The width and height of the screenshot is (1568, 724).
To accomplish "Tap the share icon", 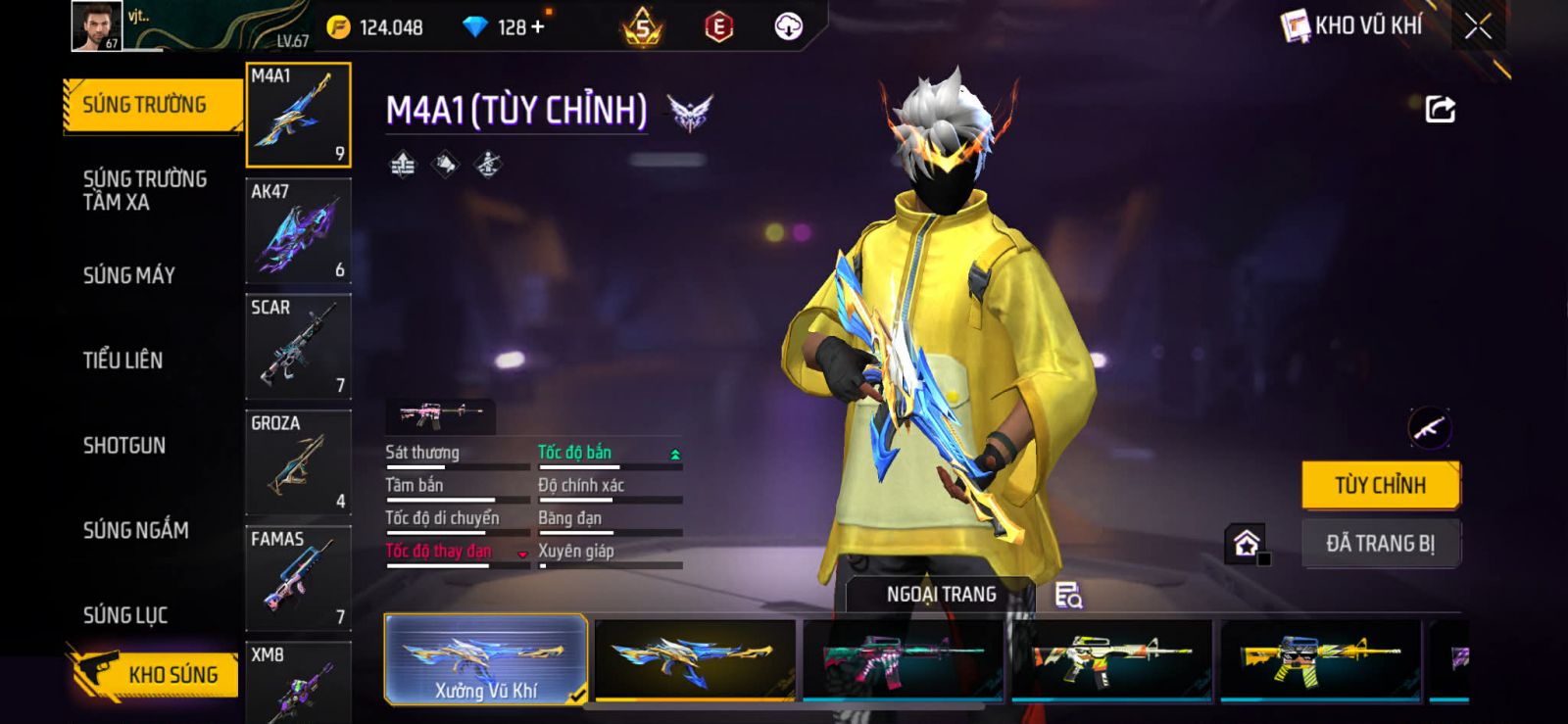I will [x=1440, y=109].
